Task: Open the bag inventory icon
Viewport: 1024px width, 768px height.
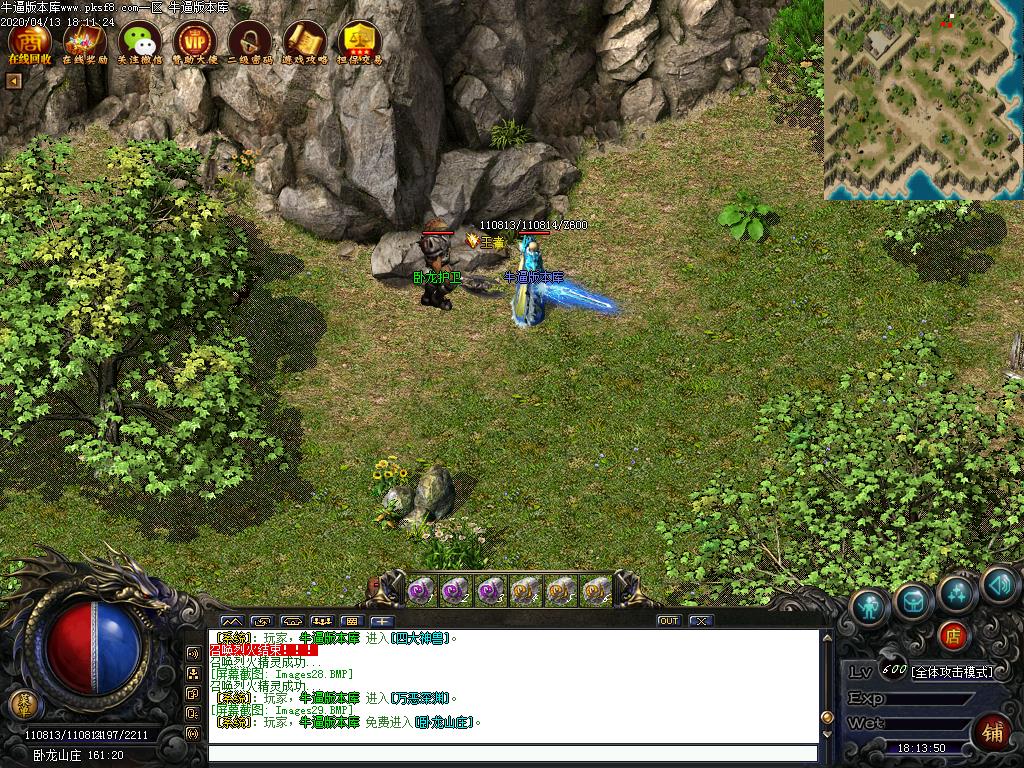Action: (x=914, y=600)
